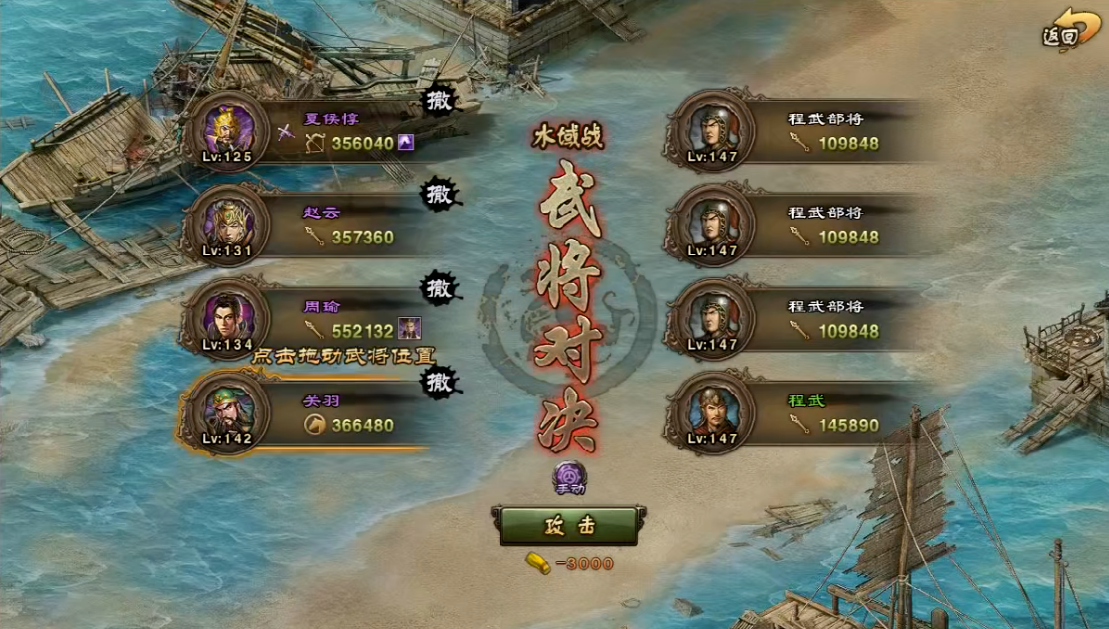1109x629 pixels.
Task: Click the 返回 back button
Action: pyautogui.click(x=1063, y=30)
